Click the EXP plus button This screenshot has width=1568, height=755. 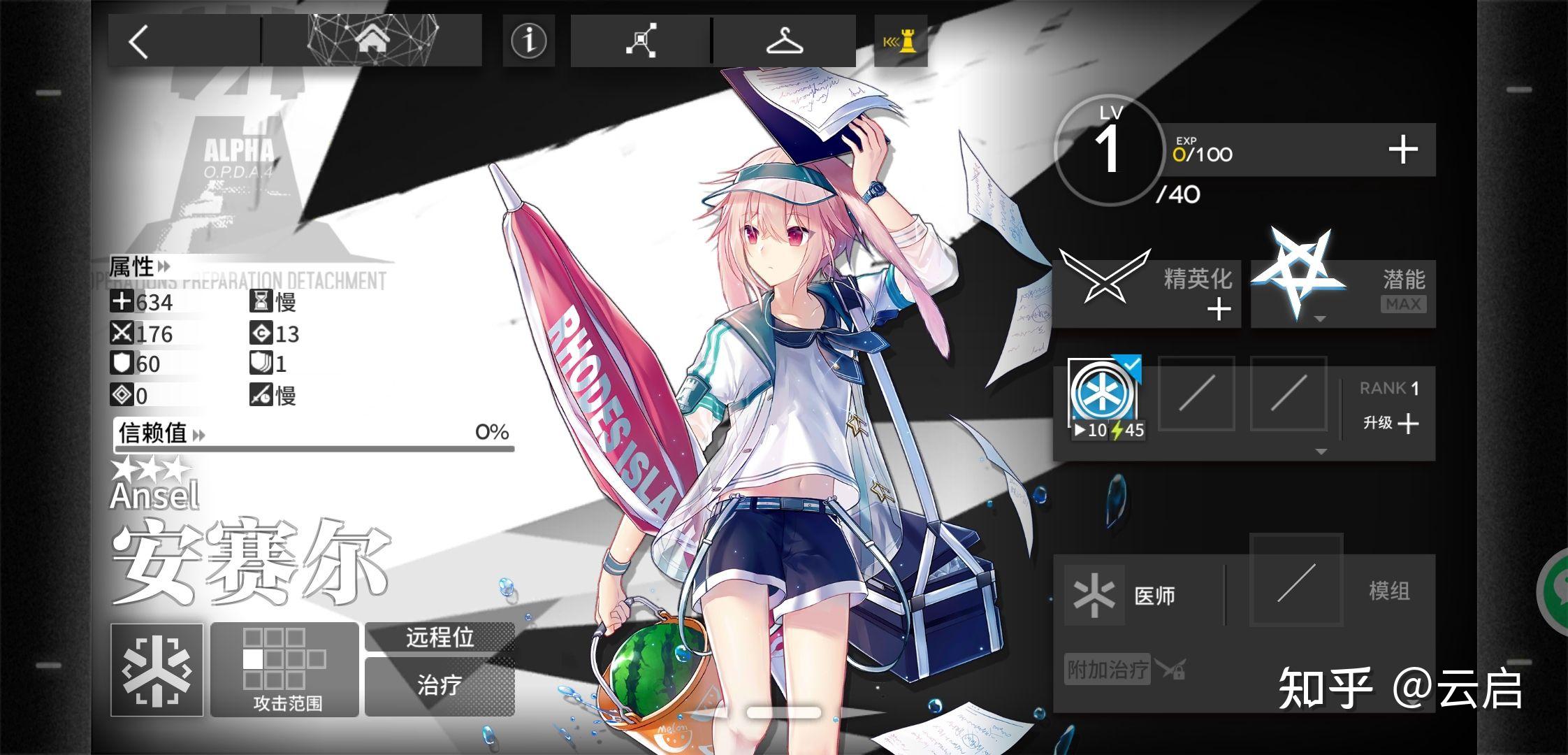1404,148
